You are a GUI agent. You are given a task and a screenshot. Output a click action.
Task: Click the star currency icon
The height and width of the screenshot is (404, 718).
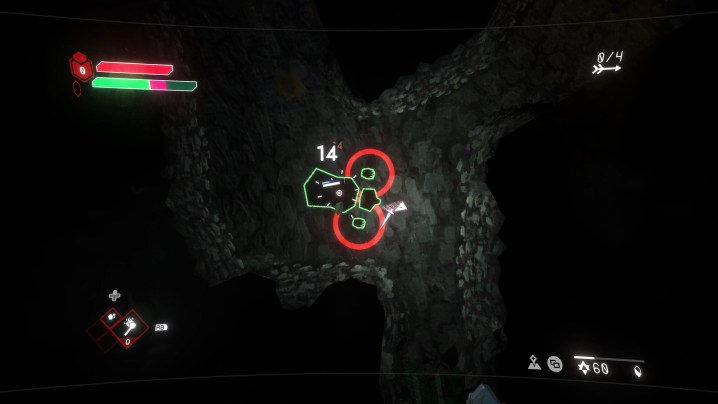[584, 368]
